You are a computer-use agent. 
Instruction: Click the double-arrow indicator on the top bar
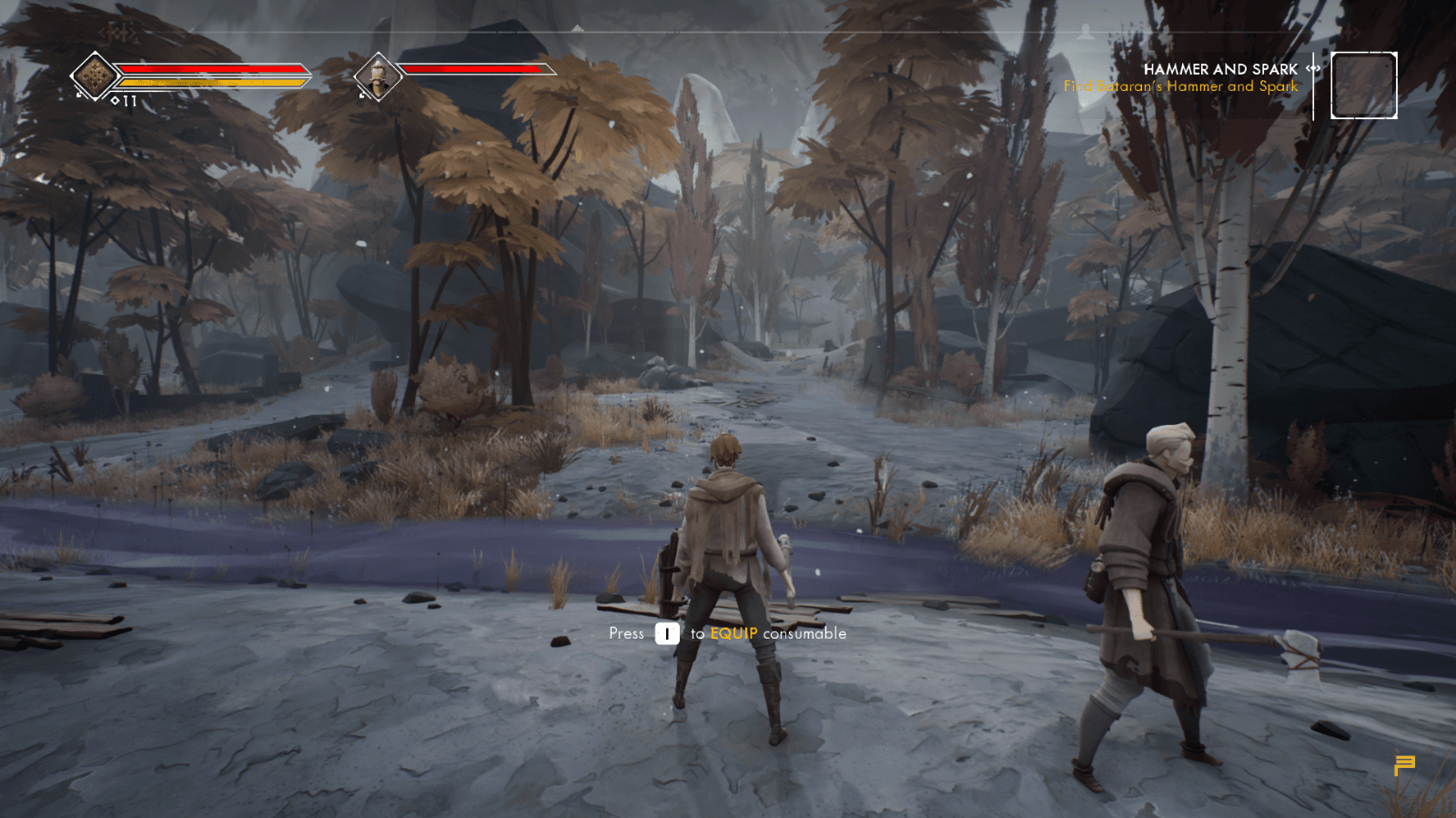1352,32
